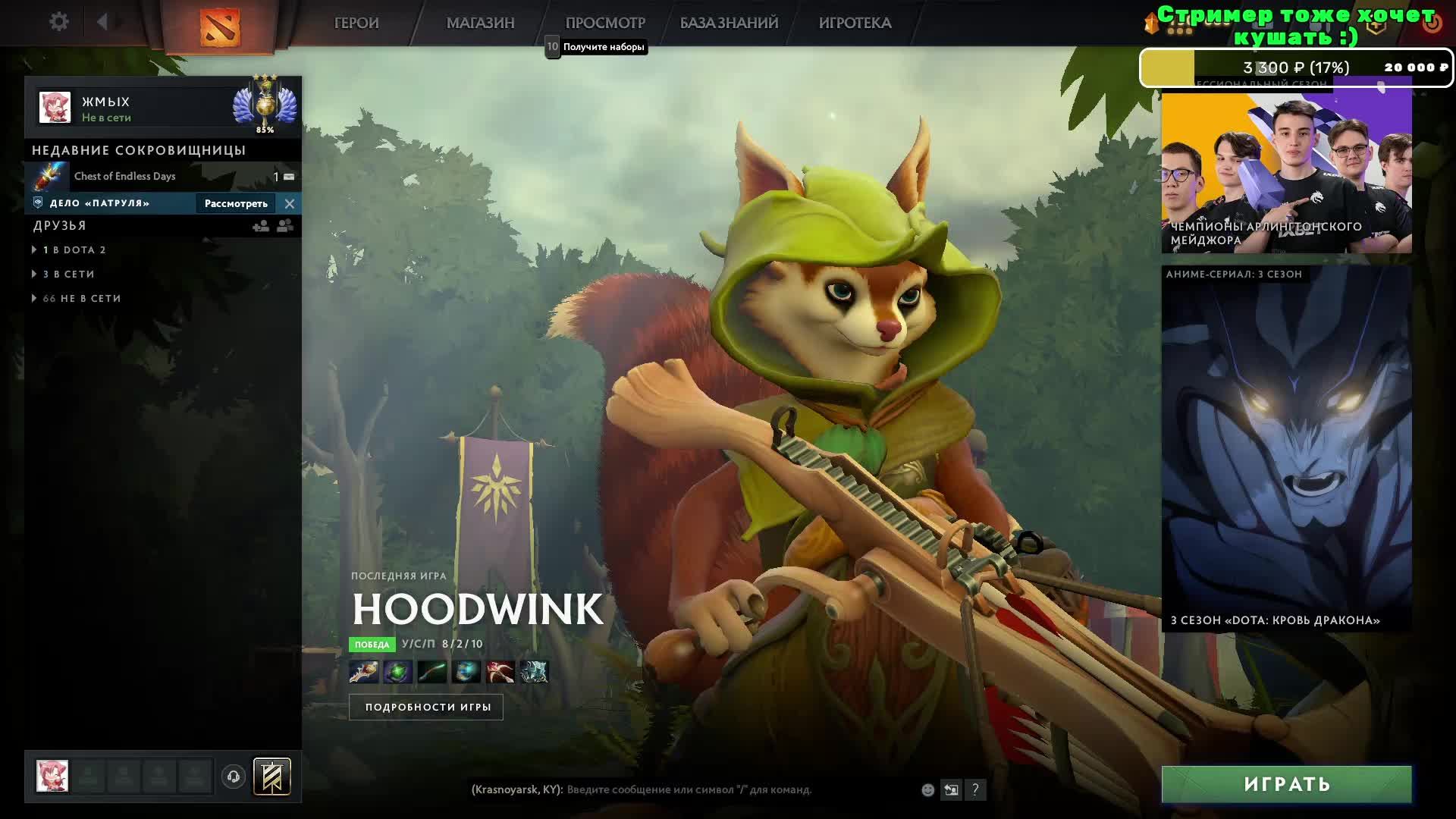Switch to the ПРОСМОТР tab
Screen dimensions: 1456x819
(x=605, y=24)
